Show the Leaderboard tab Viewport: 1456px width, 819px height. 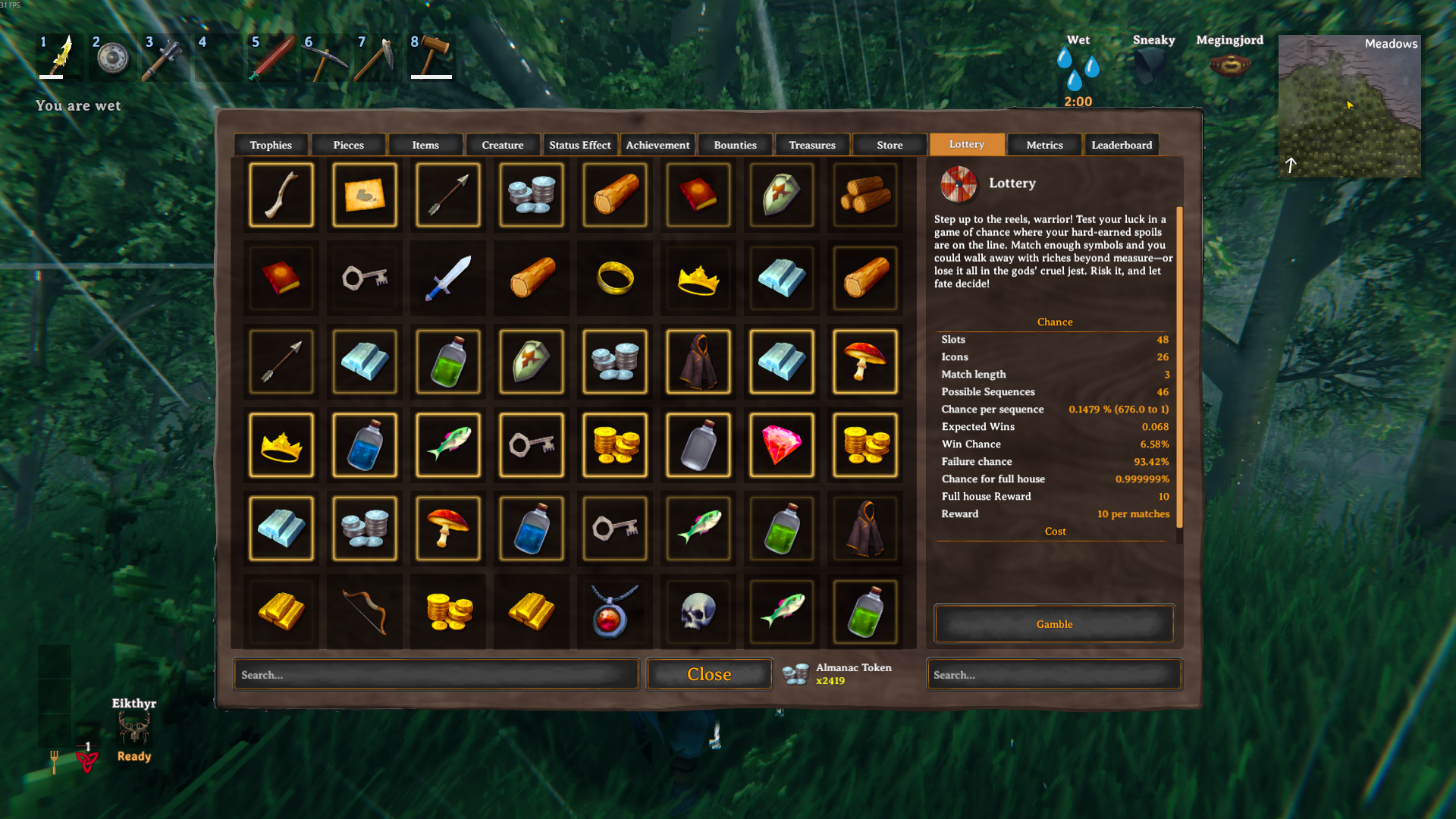[x=1122, y=145]
